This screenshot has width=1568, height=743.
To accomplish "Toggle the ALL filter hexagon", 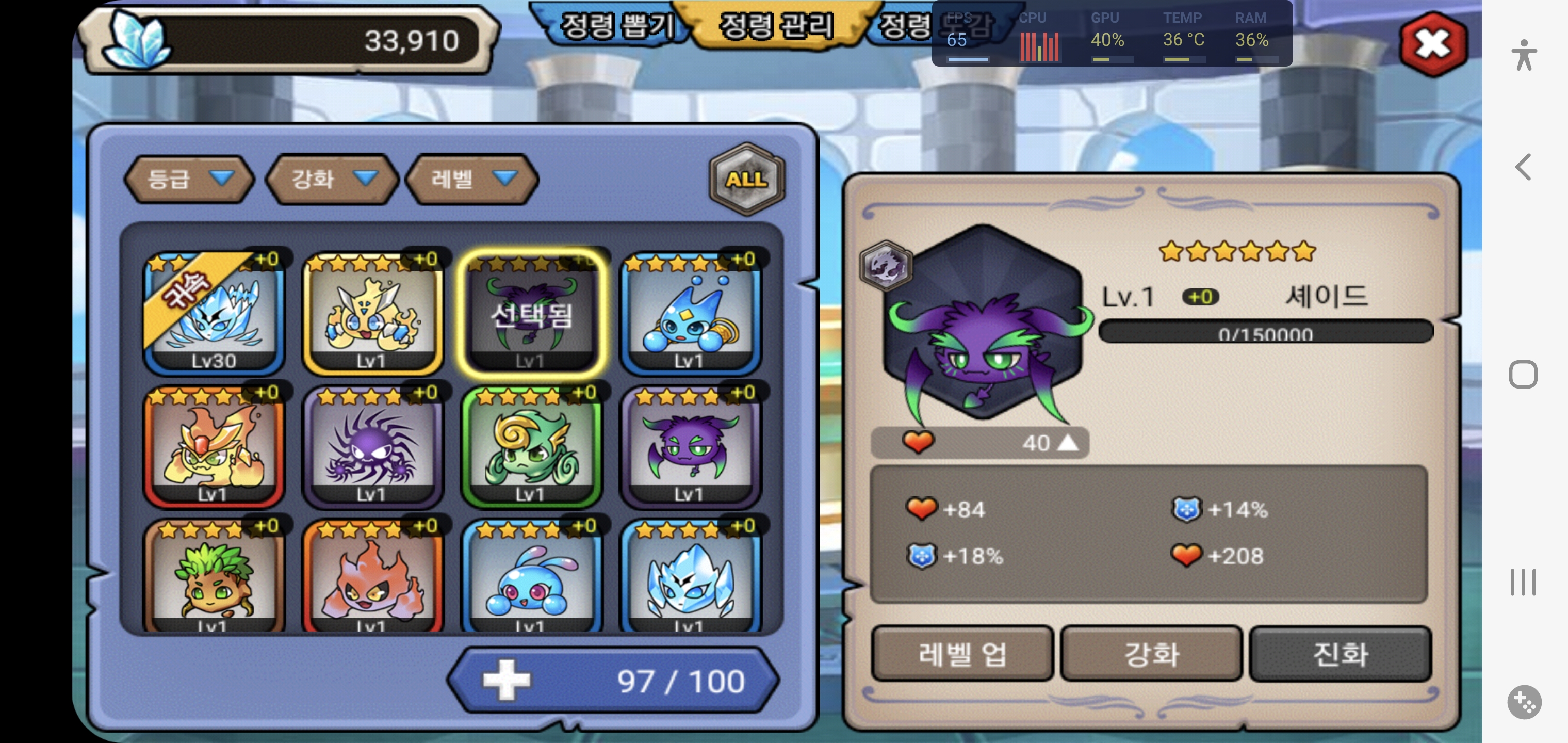I will point(746,179).
